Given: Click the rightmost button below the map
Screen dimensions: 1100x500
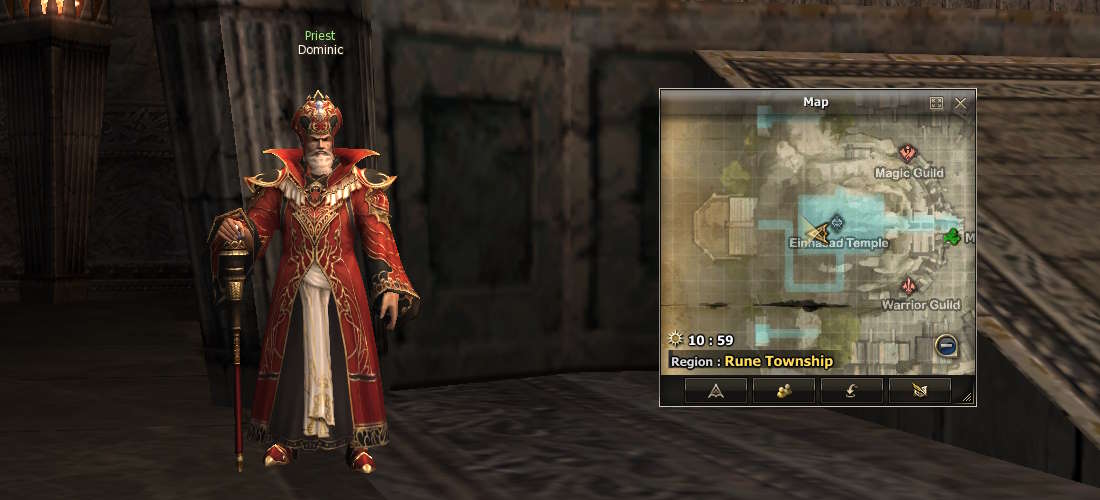Looking at the screenshot, I should click(919, 391).
